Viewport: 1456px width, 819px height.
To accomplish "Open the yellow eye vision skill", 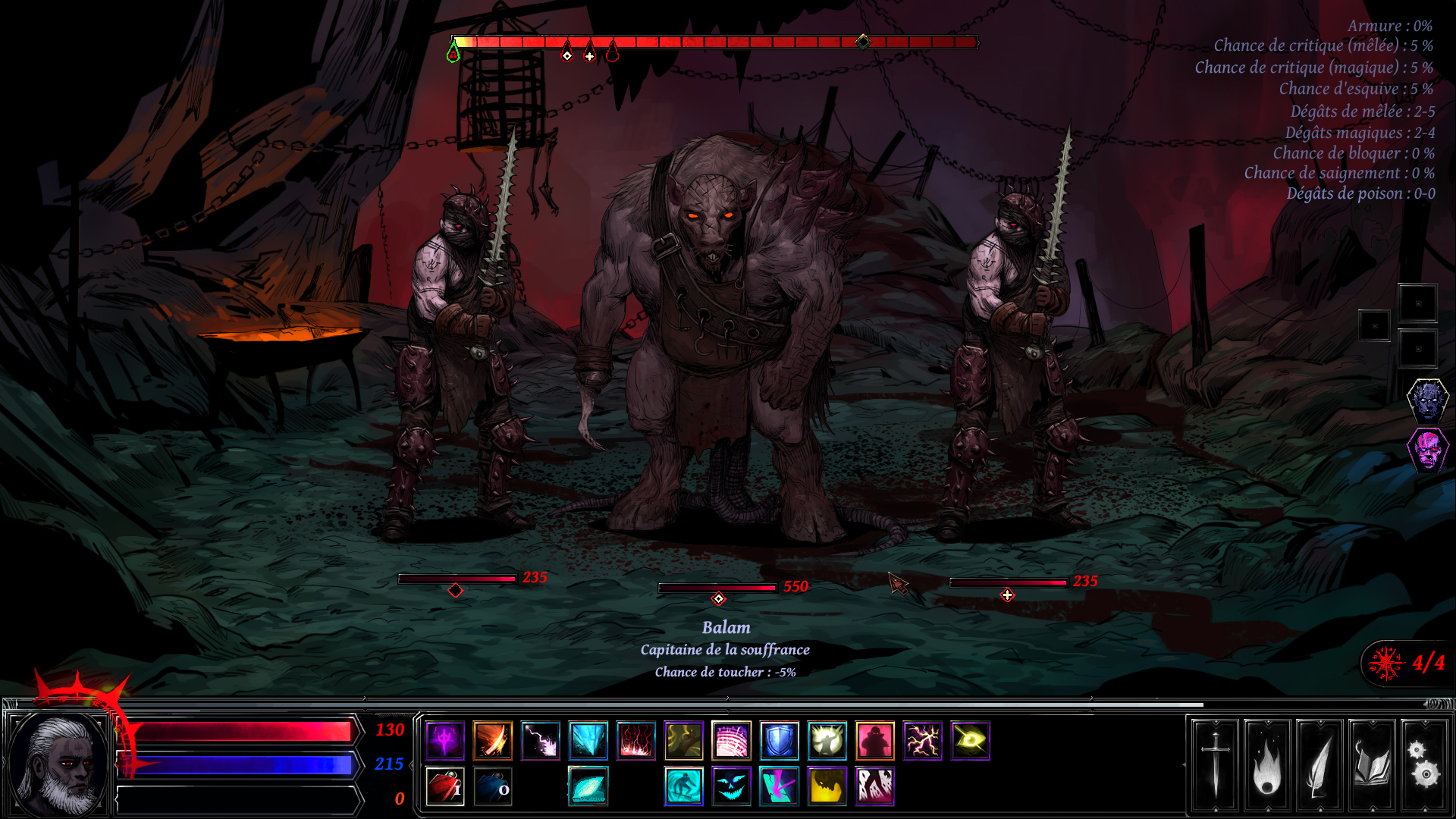I will 971,742.
